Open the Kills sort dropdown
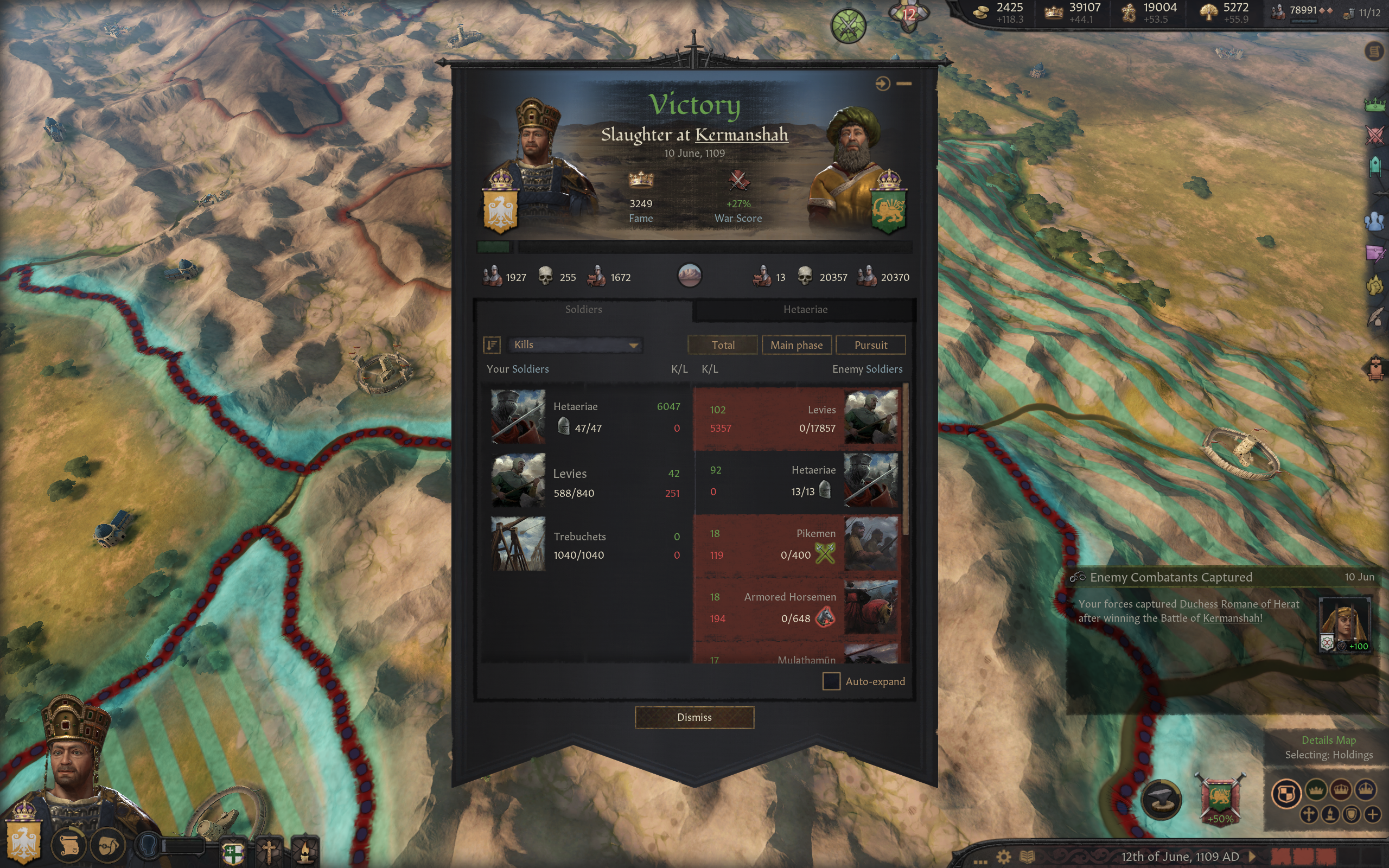This screenshot has height=868, width=1389. (x=575, y=344)
